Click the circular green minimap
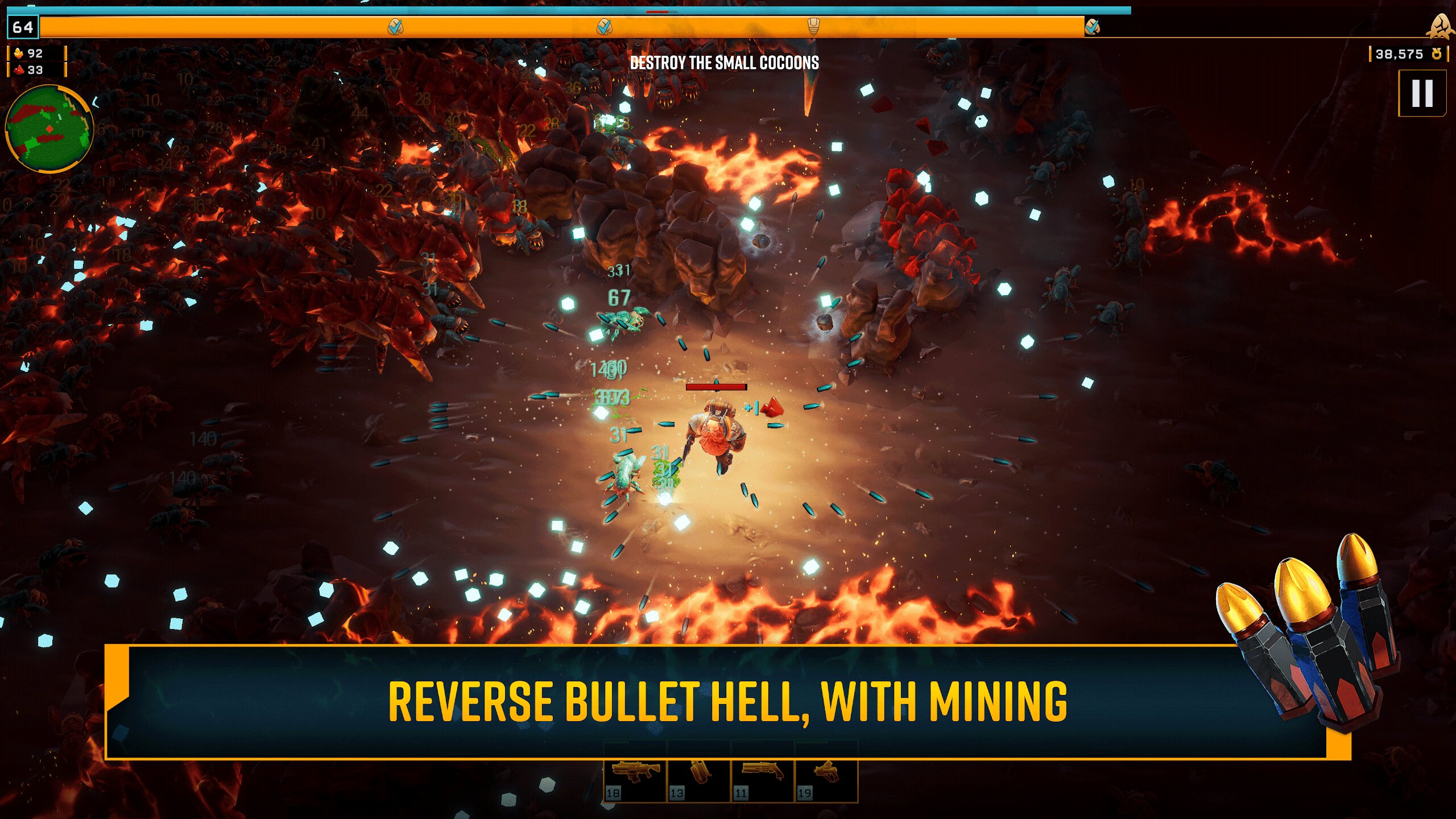Viewport: 1456px width, 819px height. (49, 129)
